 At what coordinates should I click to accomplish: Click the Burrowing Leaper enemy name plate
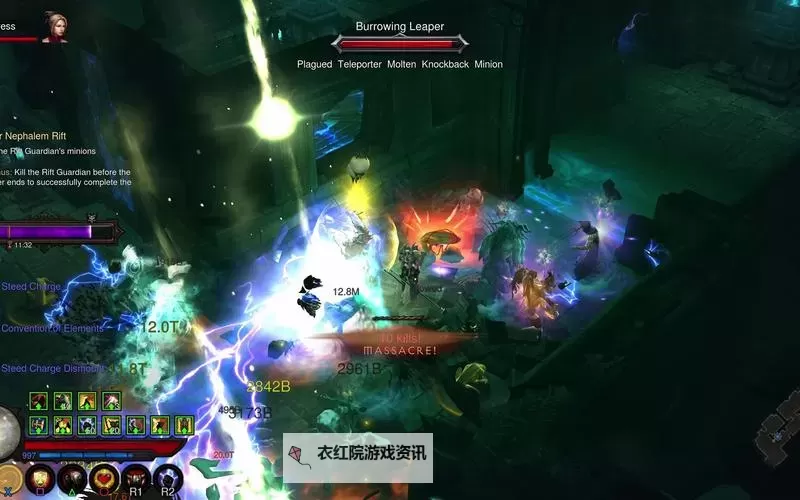[x=400, y=28]
